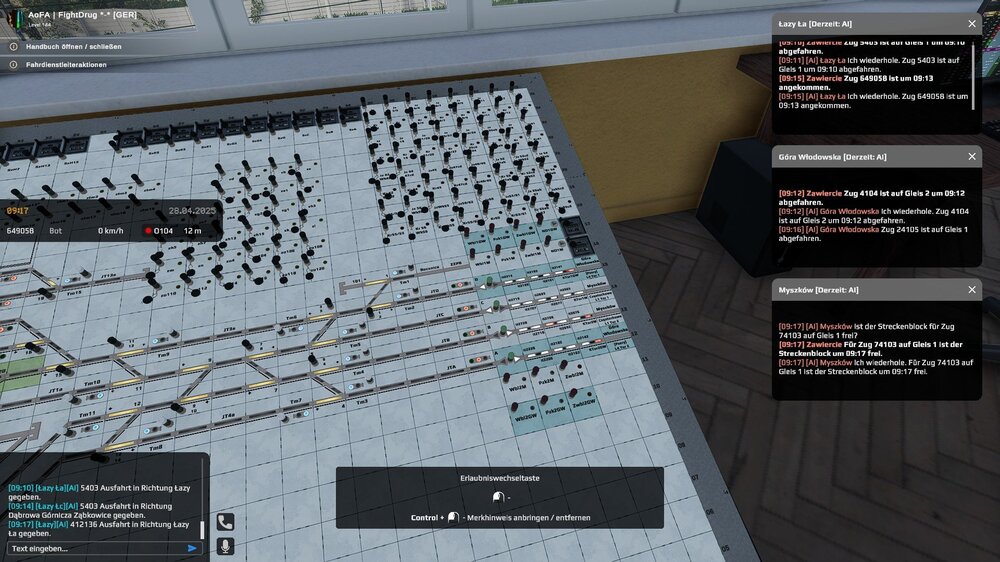Open Fahrdienstleiteraktionen menu
Screen dimensions: 1000x562
pyautogui.click(x=65, y=65)
